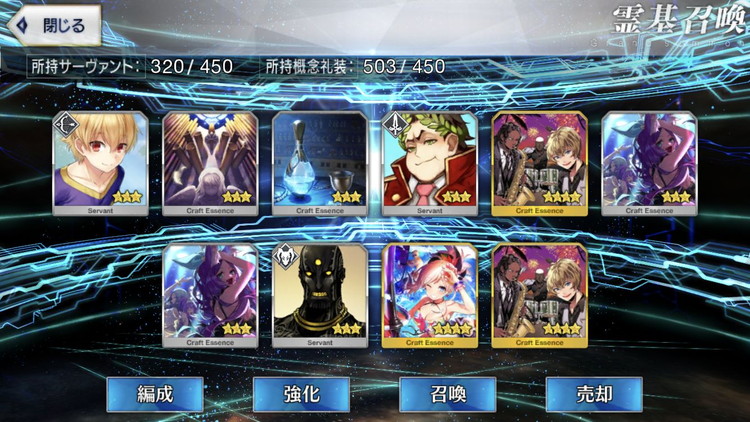Inspect the black and gold giant Servant card
Screen dimensions: 750x422
pos(320,294)
